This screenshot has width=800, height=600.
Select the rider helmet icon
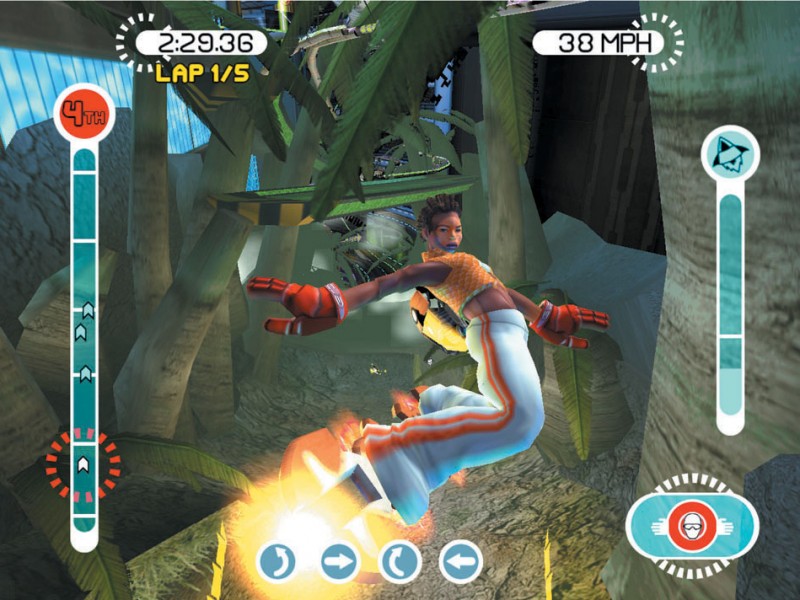[x=692, y=526]
